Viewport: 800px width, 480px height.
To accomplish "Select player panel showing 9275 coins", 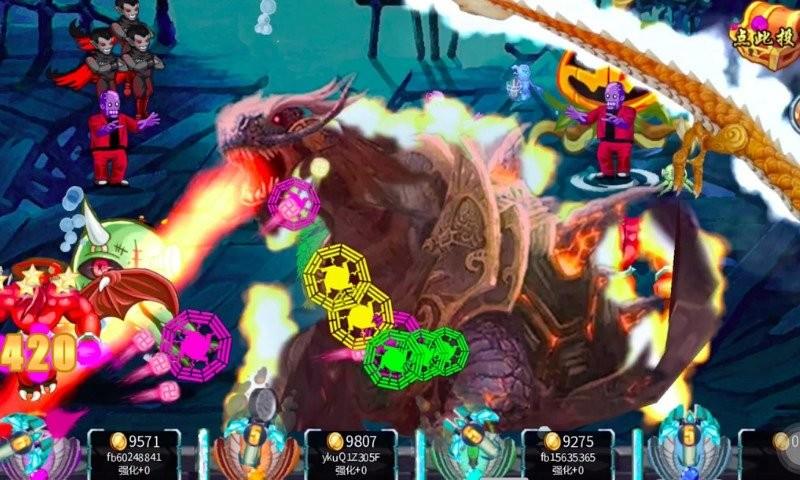I will (x=568, y=454).
